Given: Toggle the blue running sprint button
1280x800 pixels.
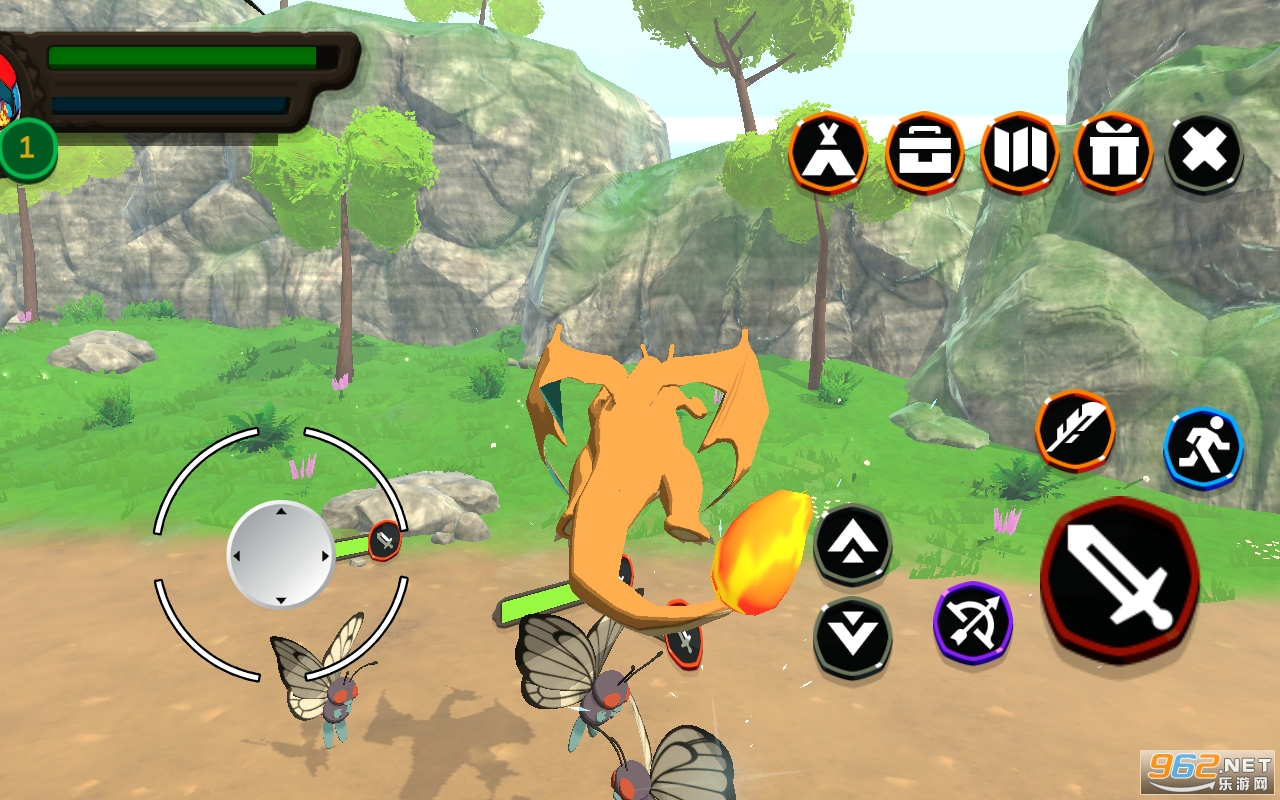Looking at the screenshot, I should (x=1203, y=448).
